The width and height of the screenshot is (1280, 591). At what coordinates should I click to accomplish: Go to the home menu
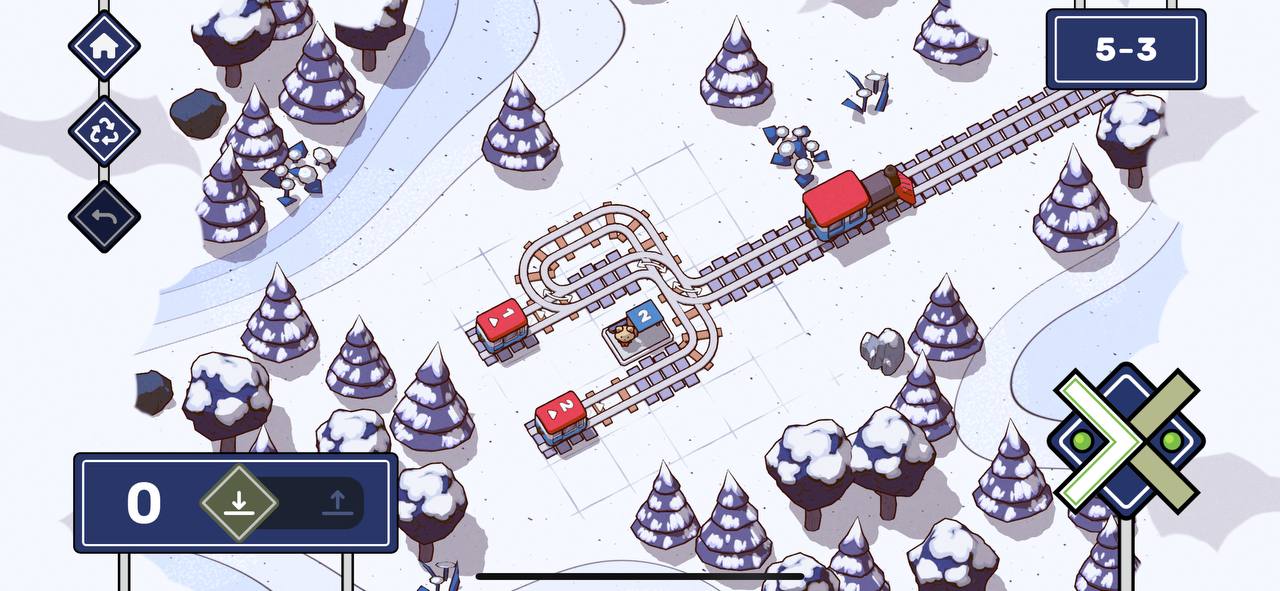pyautogui.click(x=104, y=45)
